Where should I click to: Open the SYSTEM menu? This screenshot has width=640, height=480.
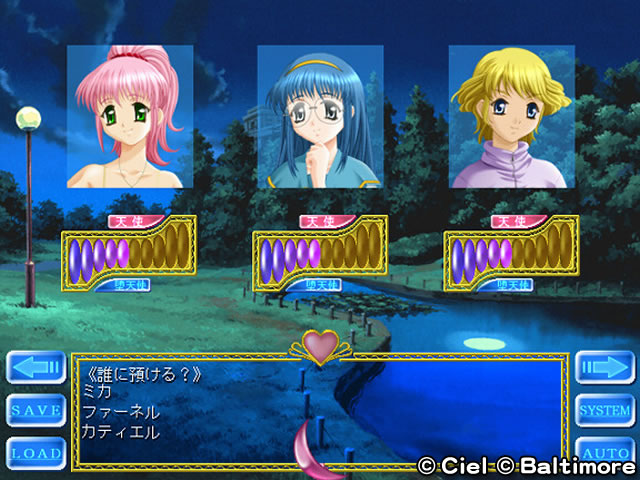(x=604, y=410)
